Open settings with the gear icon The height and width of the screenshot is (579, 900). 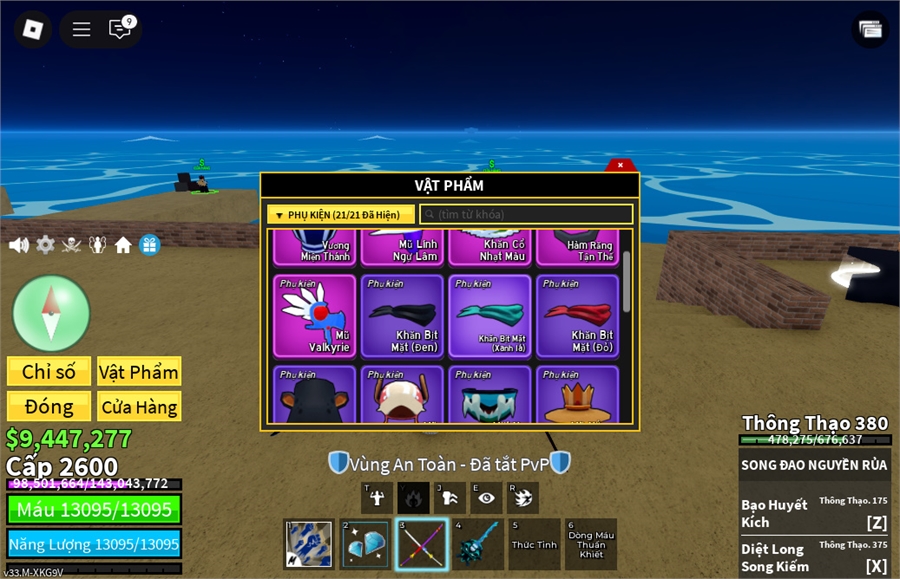tap(45, 245)
